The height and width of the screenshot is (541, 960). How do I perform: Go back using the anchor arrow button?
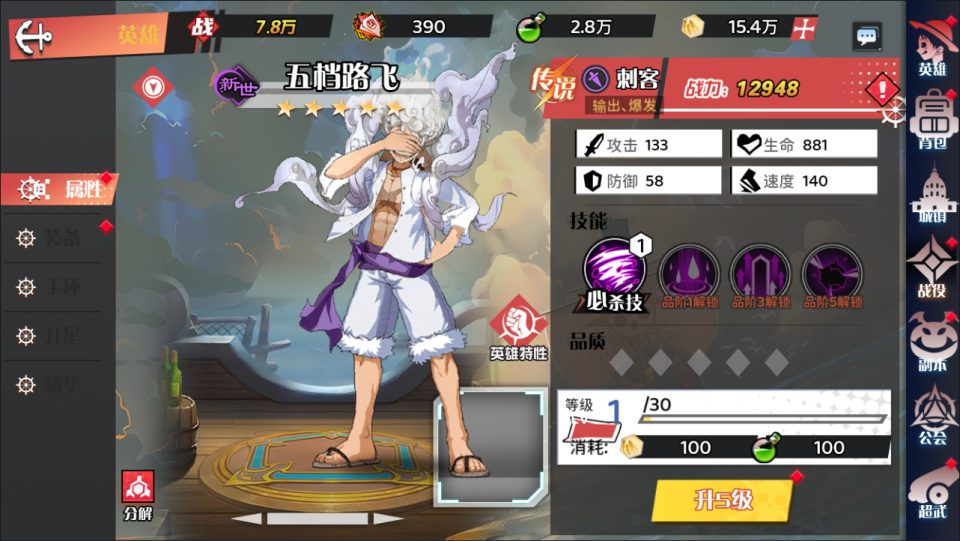click(34, 37)
